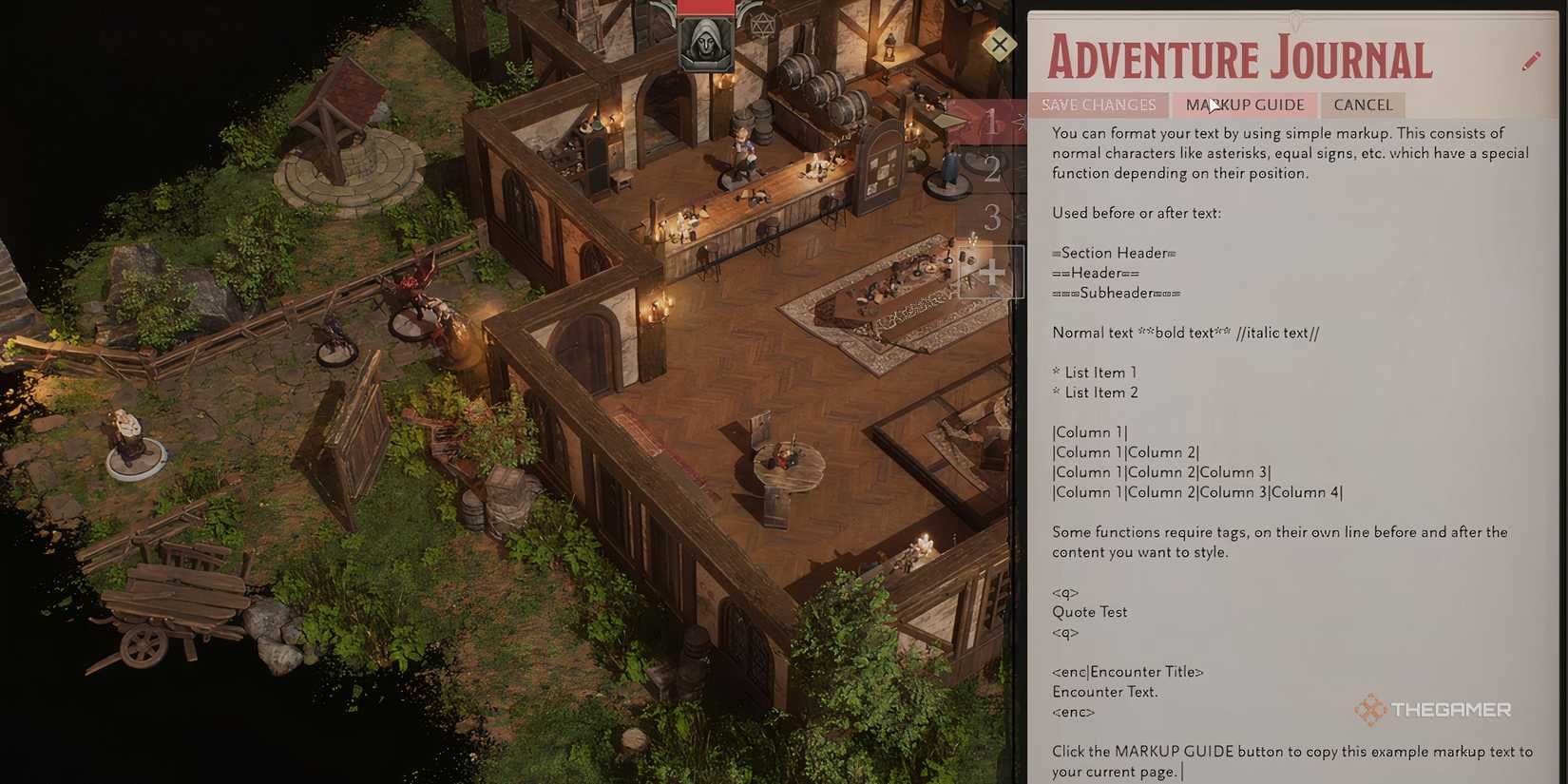Click the plus icon to add a journal page
1568x784 pixels.
click(x=992, y=273)
